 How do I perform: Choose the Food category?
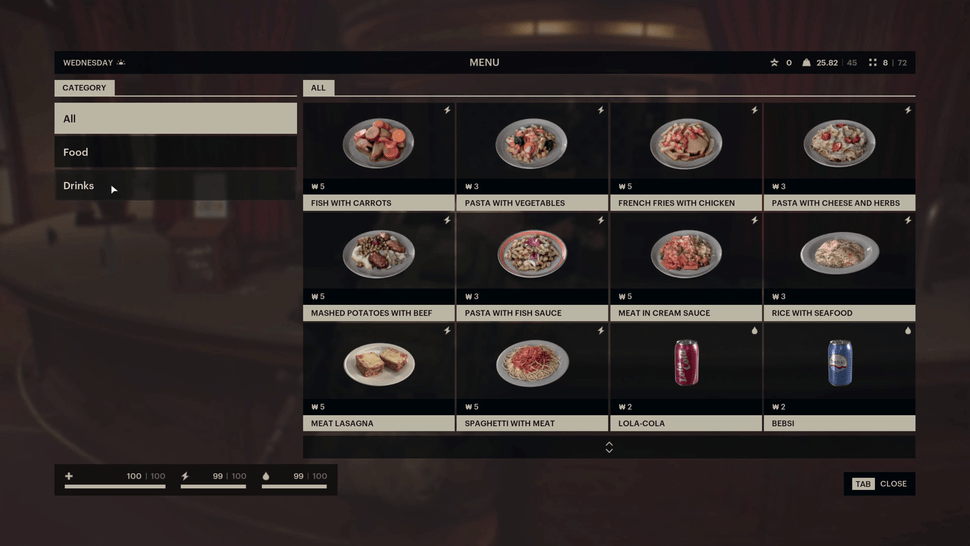(x=175, y=152)
